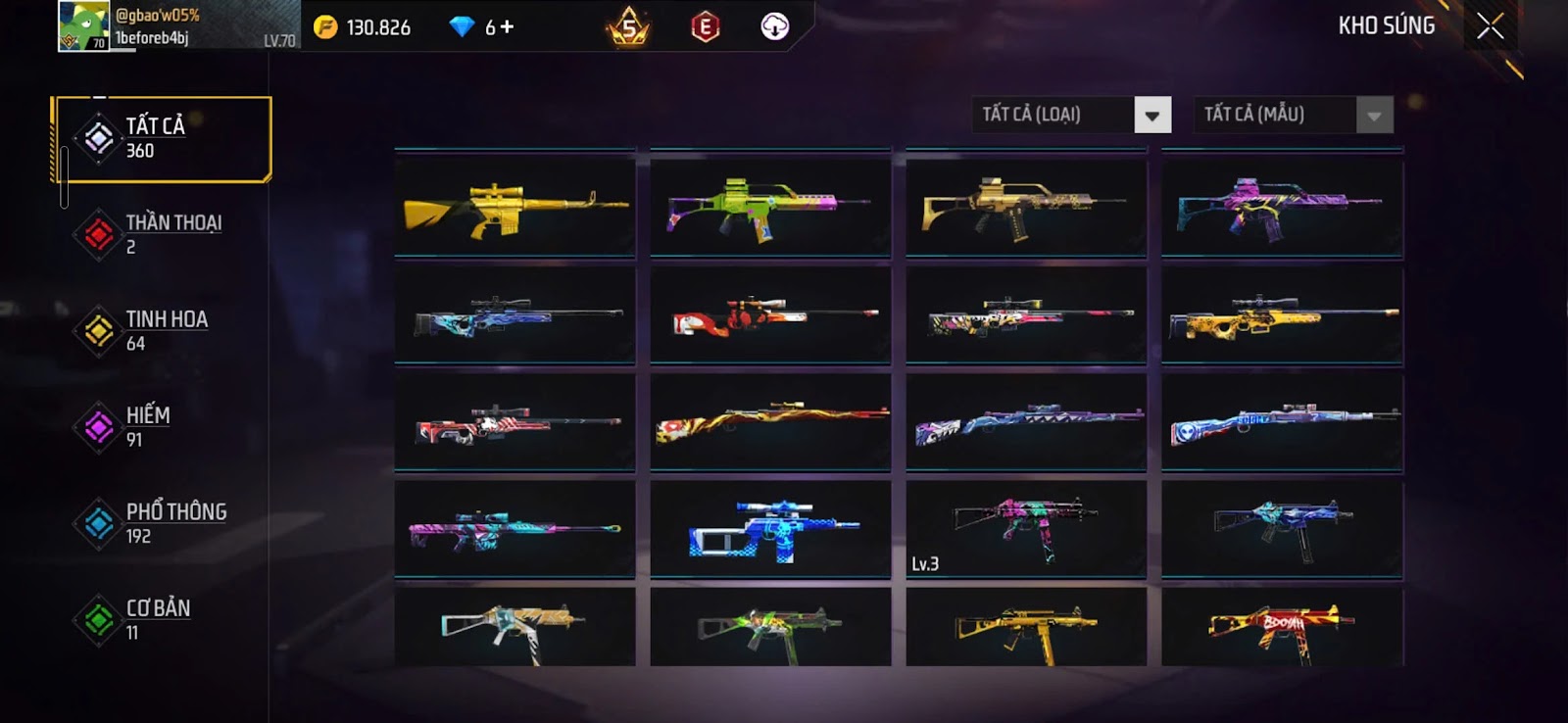1568x723 pixels.
Task: Open the gold rank 5 badge icon
Action: coord(628,27)
